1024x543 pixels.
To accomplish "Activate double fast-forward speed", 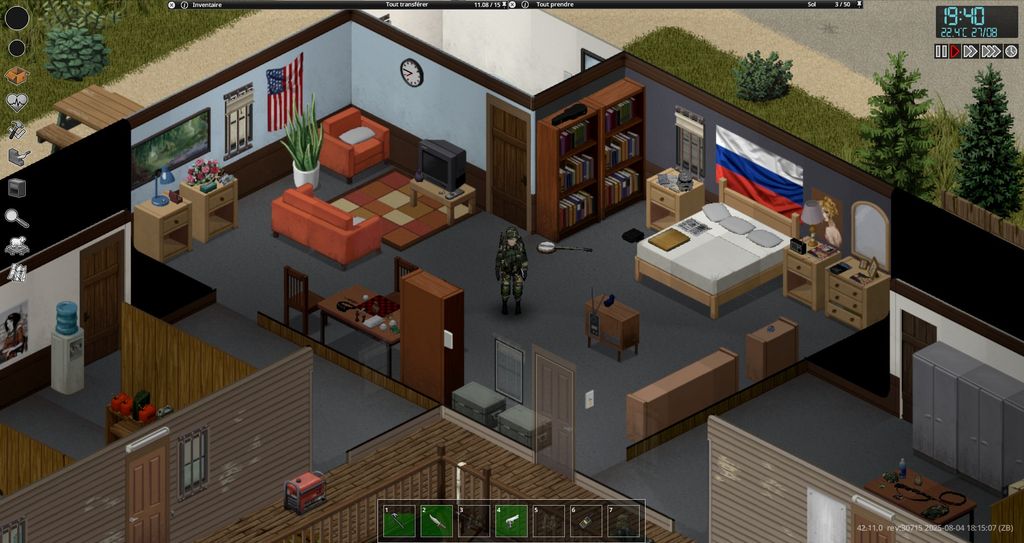I will (x=971, y=51).
